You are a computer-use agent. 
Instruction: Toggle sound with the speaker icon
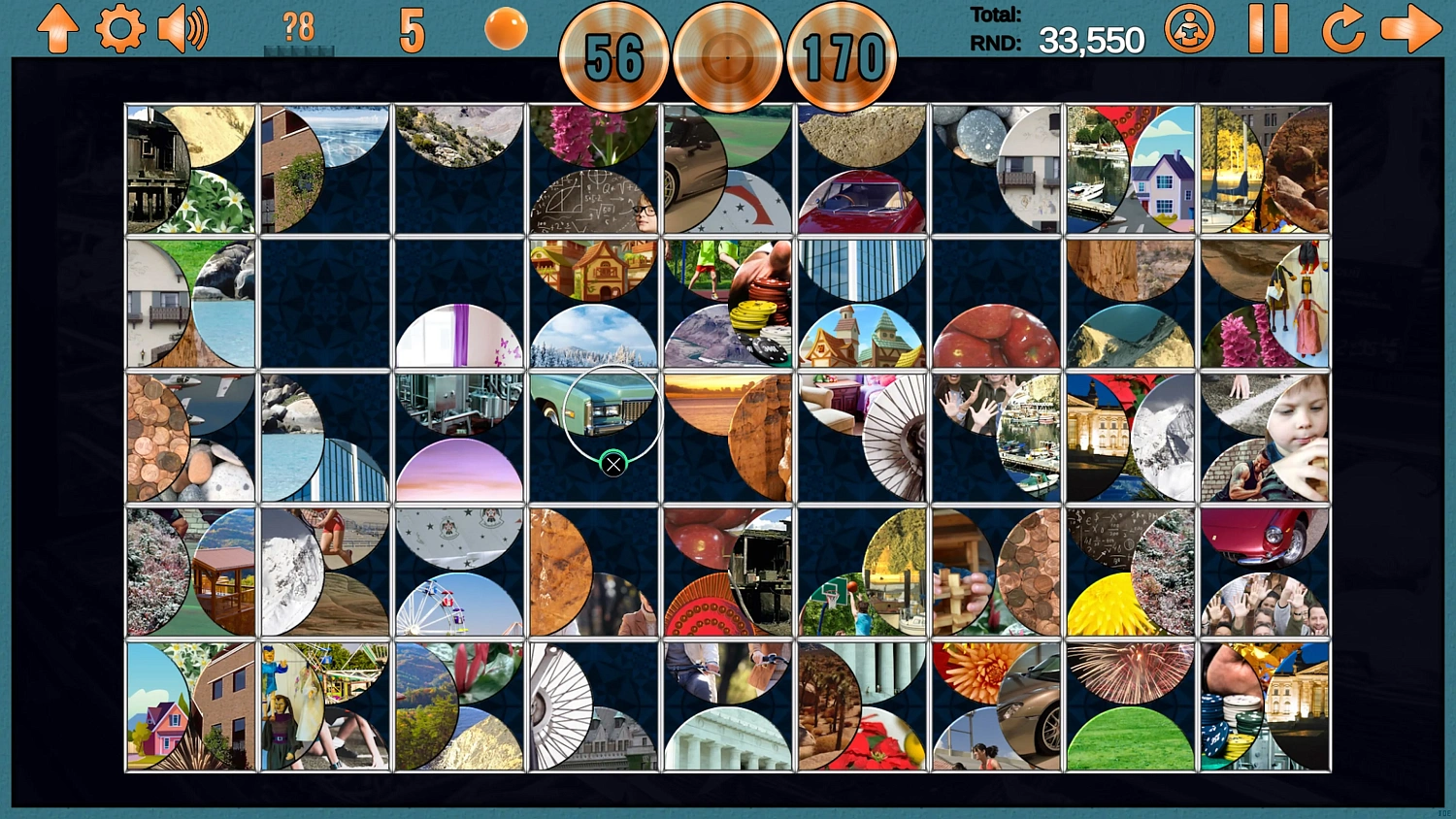pos(182,29)
